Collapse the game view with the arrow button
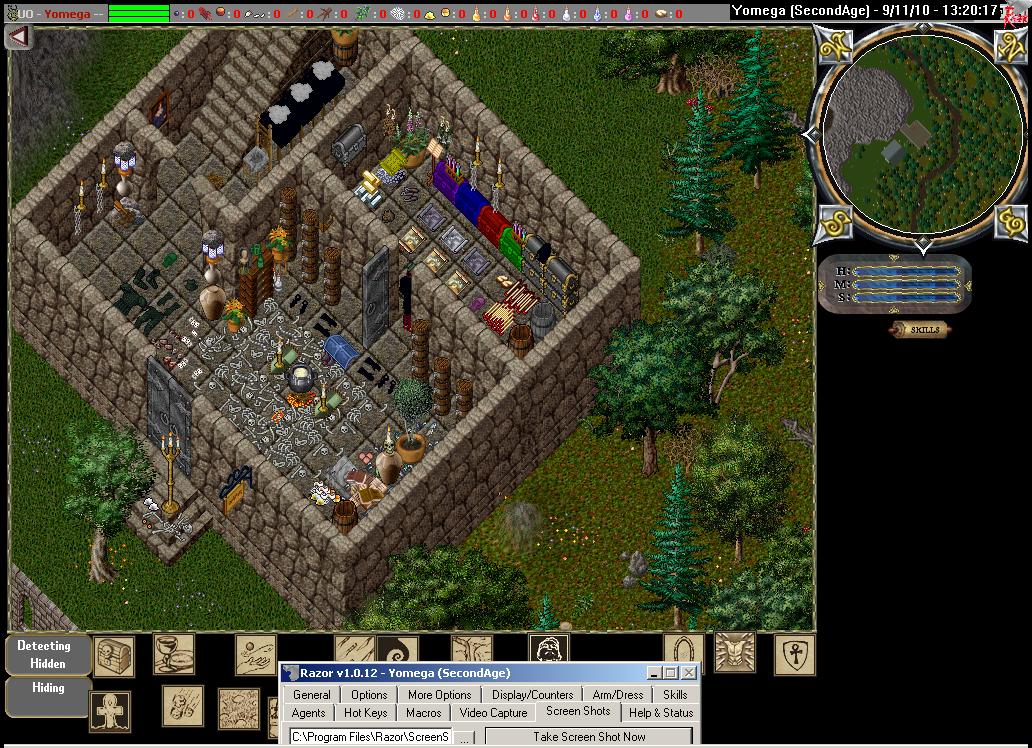Viewport: 1032px width, 748px height. coord(19,37)
